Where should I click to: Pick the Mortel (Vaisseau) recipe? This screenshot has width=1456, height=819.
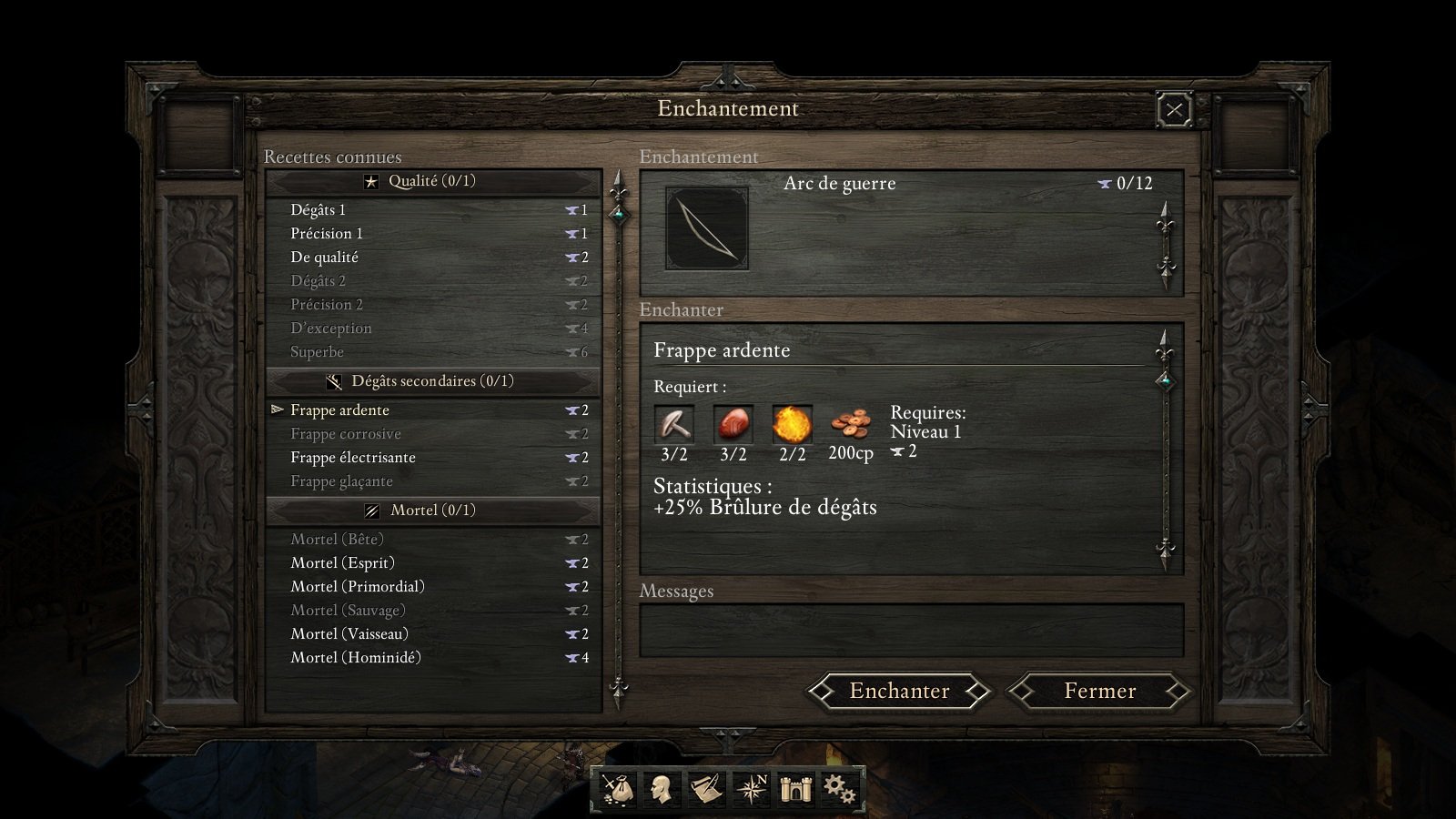349,634
